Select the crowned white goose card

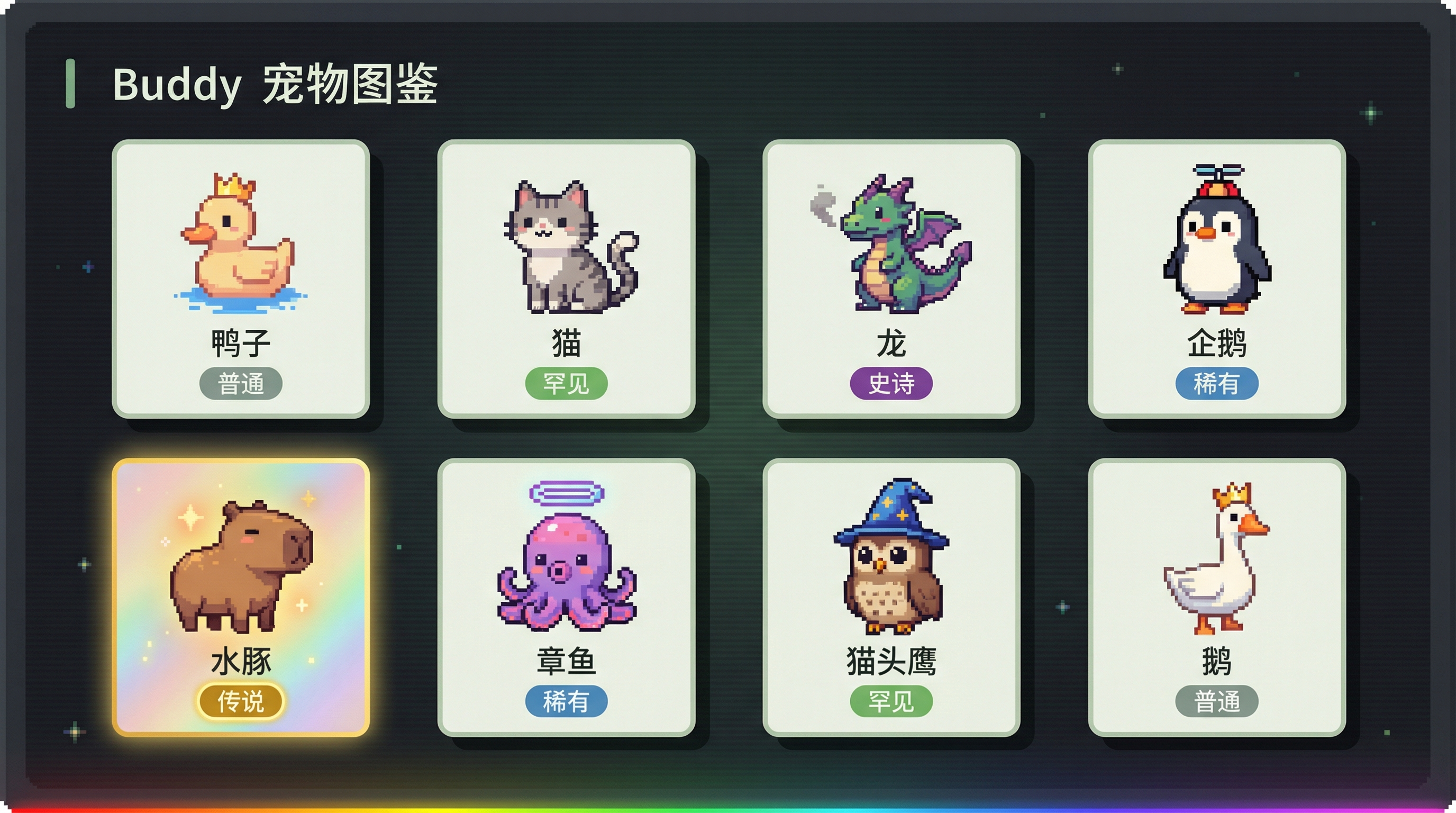pos(1216,597)
